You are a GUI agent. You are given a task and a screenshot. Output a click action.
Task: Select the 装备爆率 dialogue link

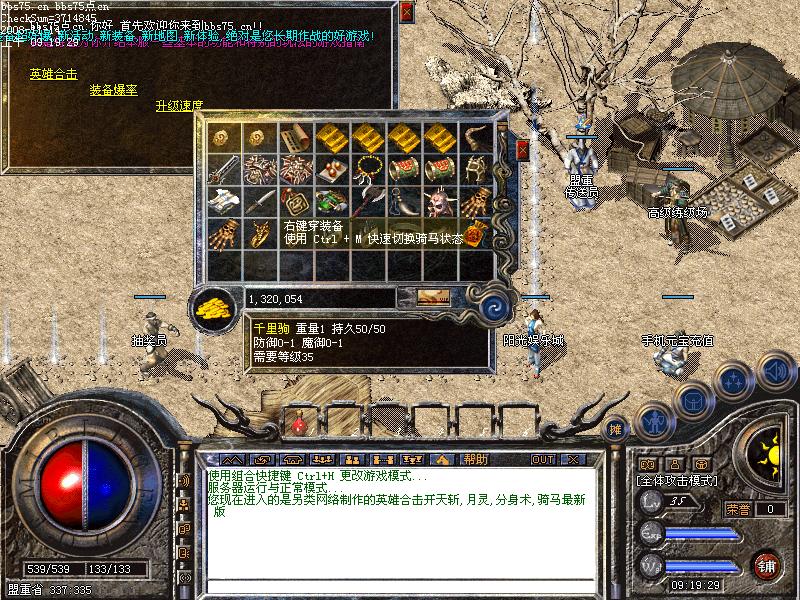[x=113, y=89]
